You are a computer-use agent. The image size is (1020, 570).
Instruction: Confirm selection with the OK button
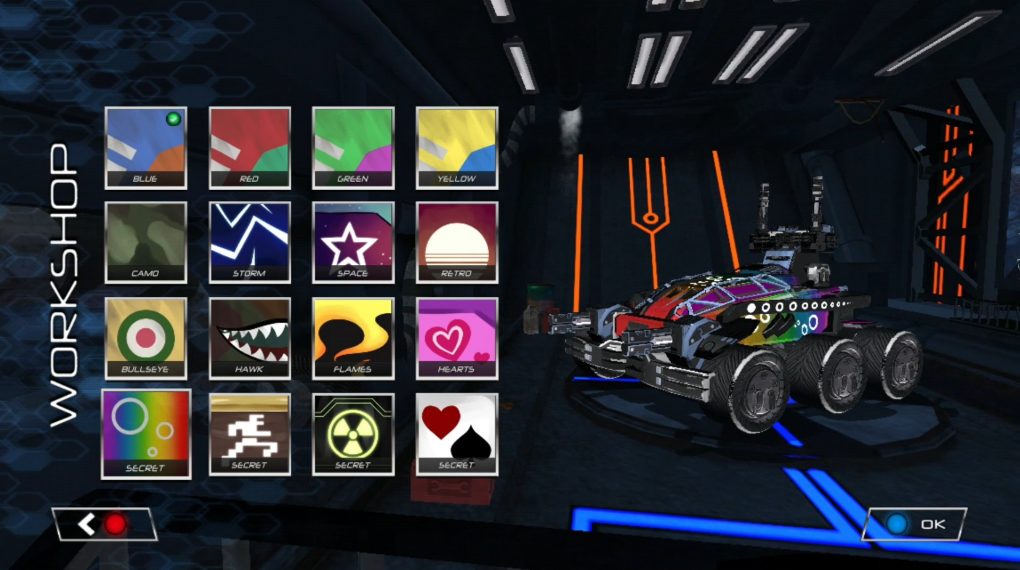point(914,524)
